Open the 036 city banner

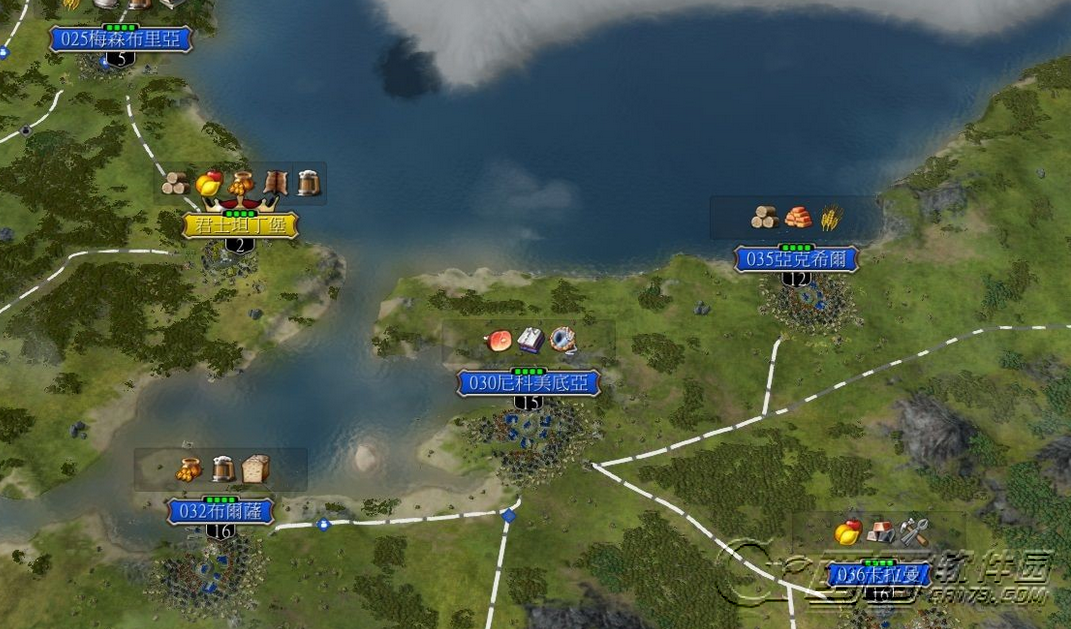coord(880,575)
